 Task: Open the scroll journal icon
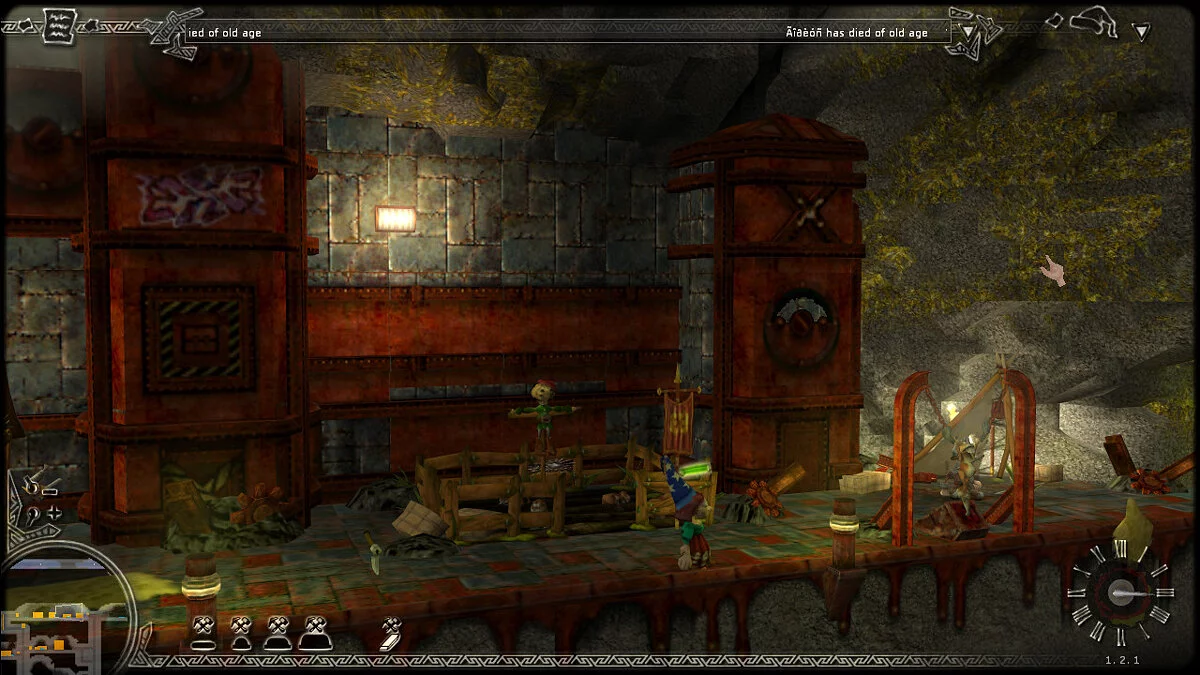57,23
